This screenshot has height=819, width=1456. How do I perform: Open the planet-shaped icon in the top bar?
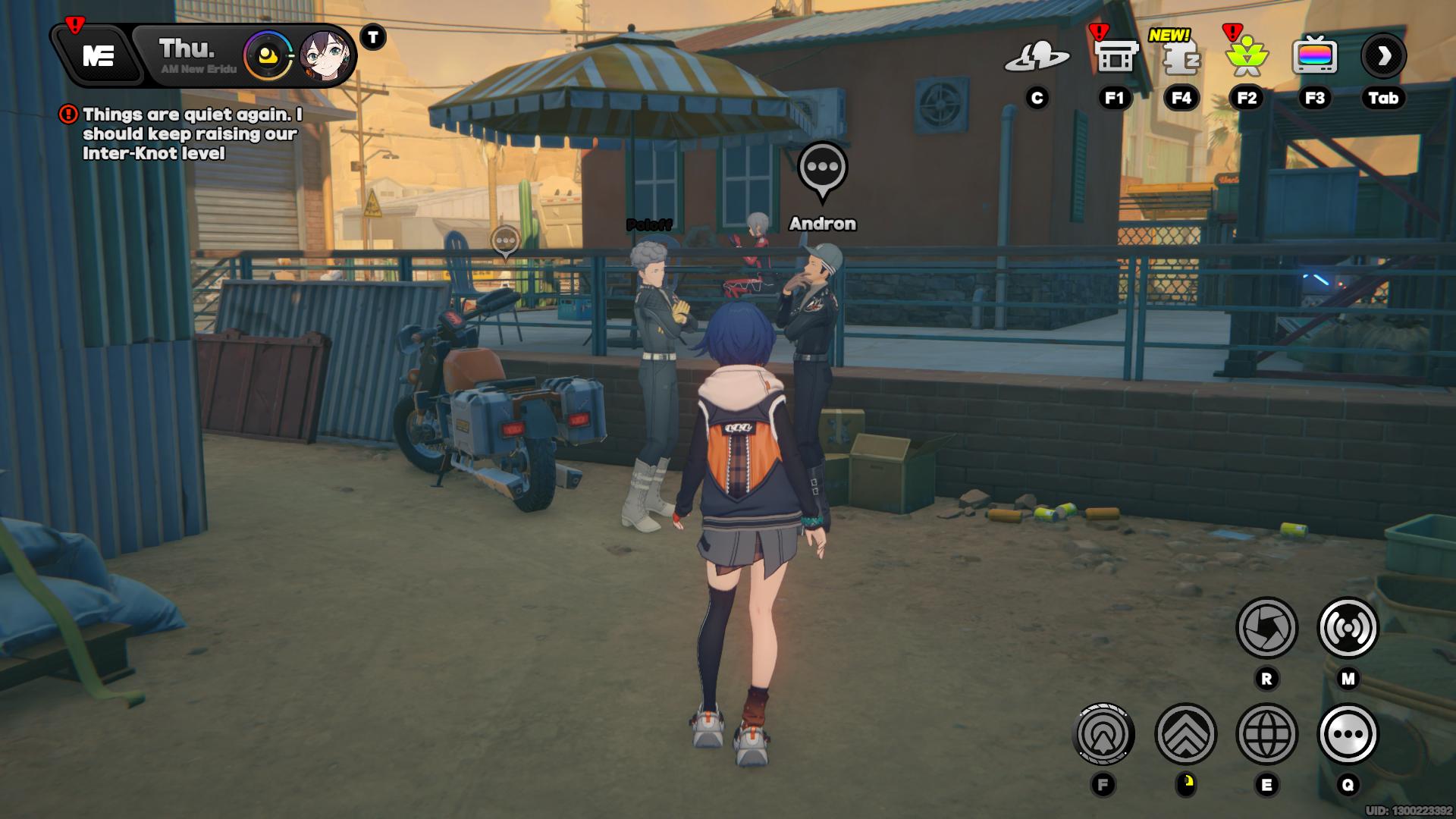click(x=1037, y=56)
